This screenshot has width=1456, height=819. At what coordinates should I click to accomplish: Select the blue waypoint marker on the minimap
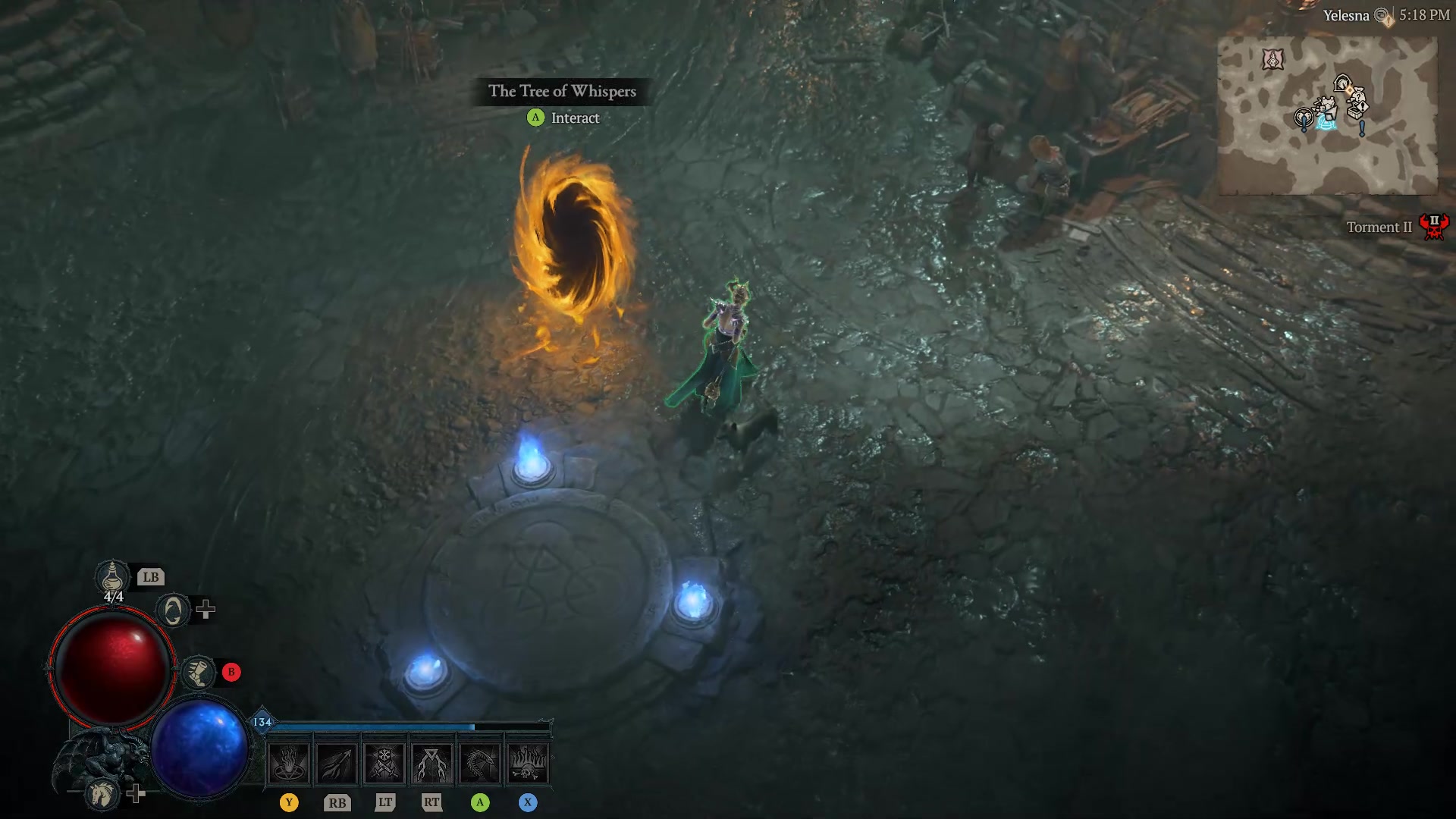(x=1326, y=124)
